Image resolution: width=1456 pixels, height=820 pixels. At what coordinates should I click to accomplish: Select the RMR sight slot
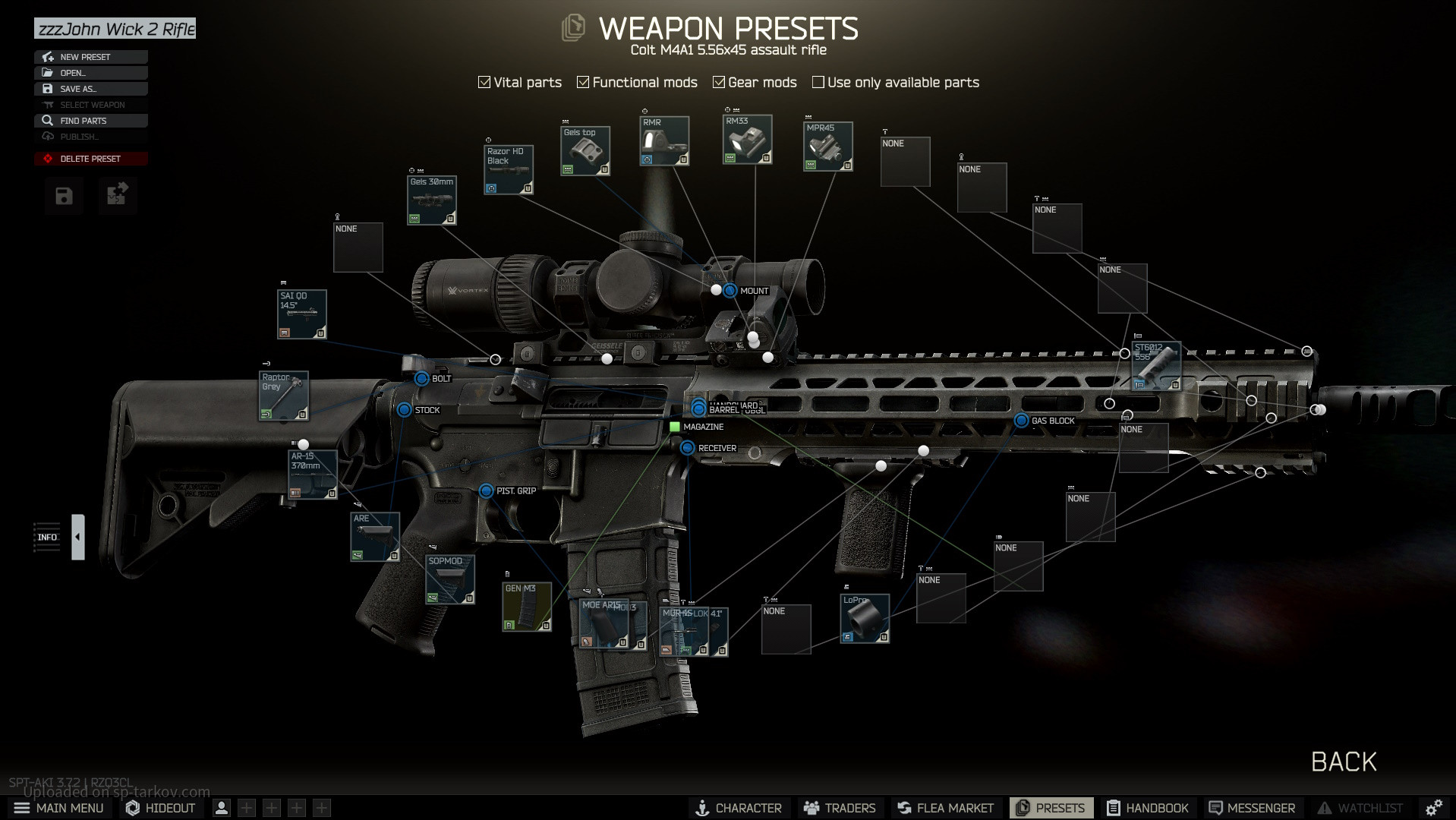pyautogui.click(x=664, y=140)
